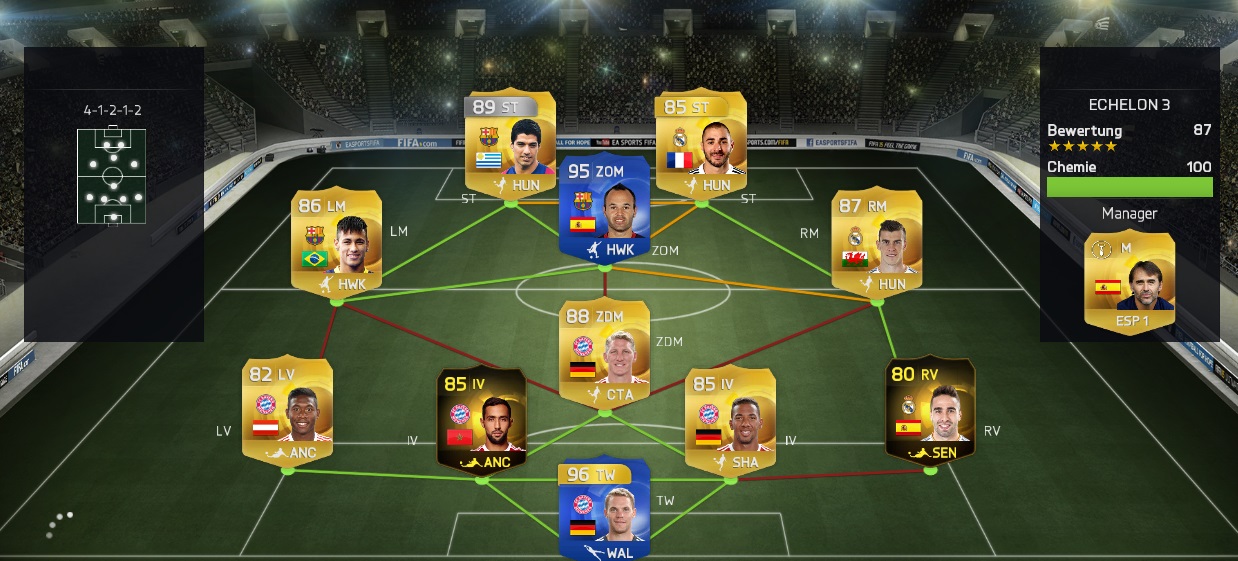Open the manager card ESP 1

1129,282
